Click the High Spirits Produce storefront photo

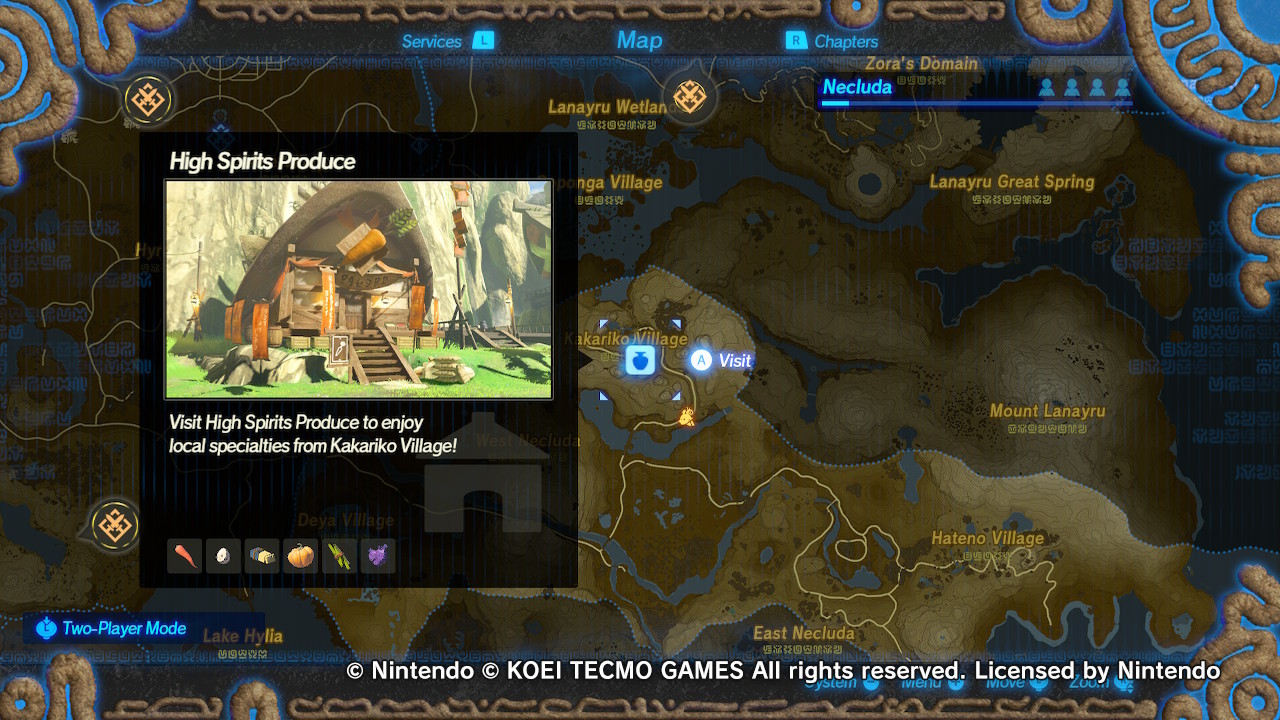tap(357, 288)
